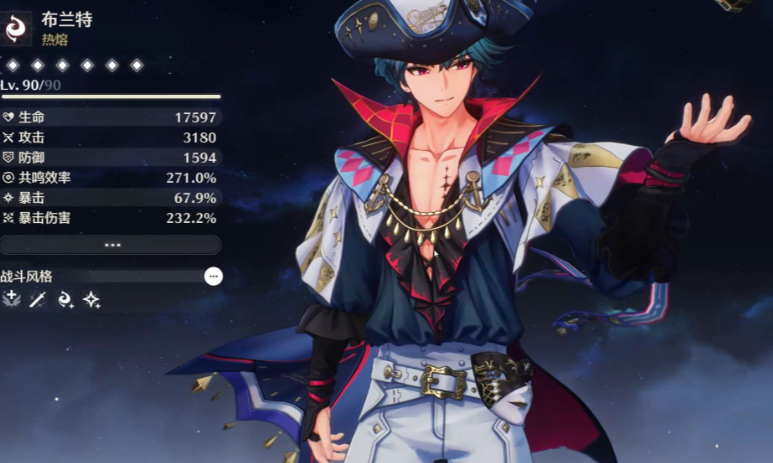Click the winged plus combat style icon

(11, 299)
